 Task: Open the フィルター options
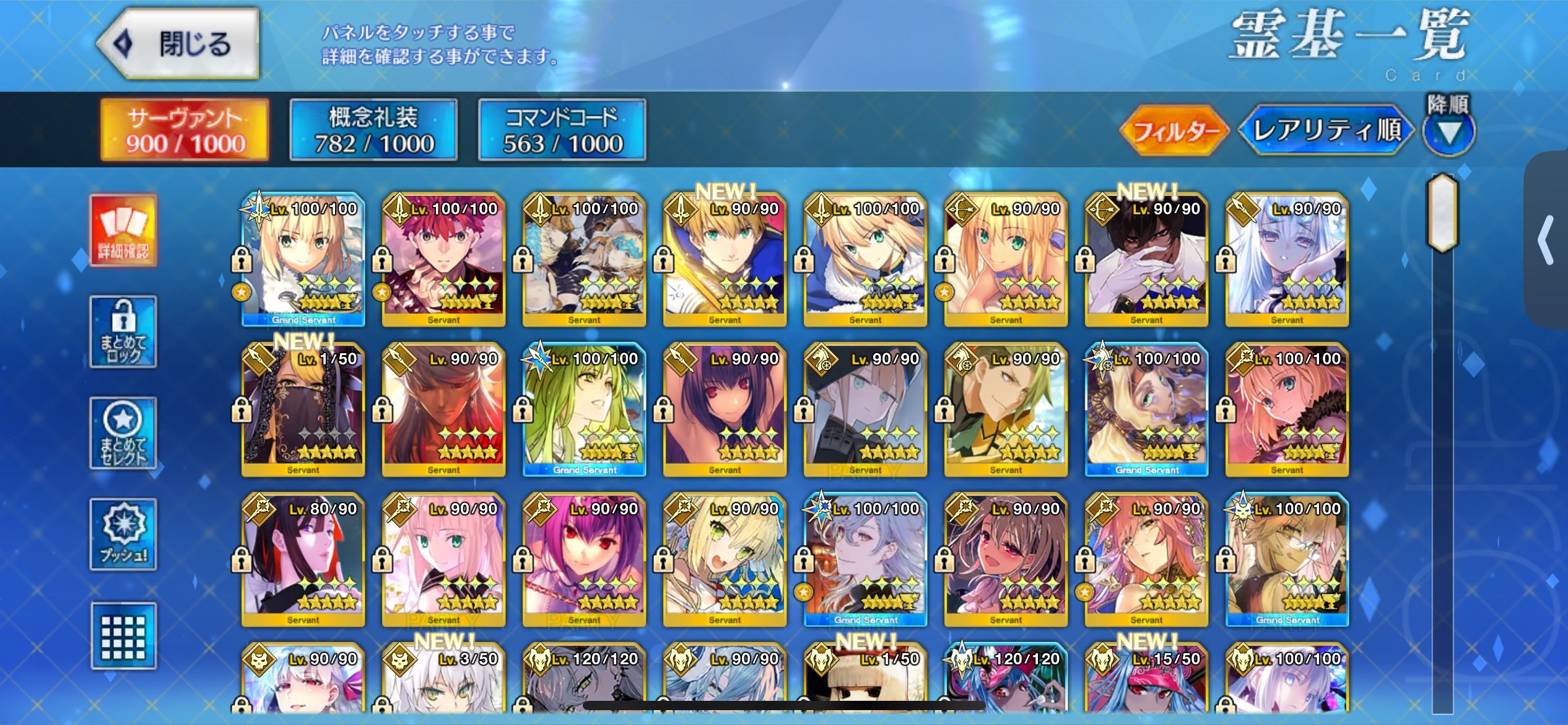point(1174,131)
